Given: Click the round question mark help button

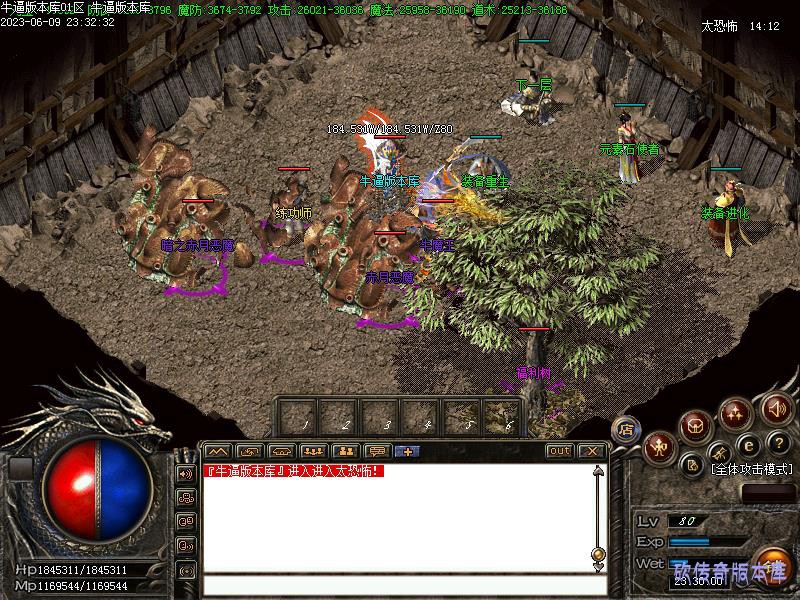Looking at the screenshot, I should click(777, 443).
